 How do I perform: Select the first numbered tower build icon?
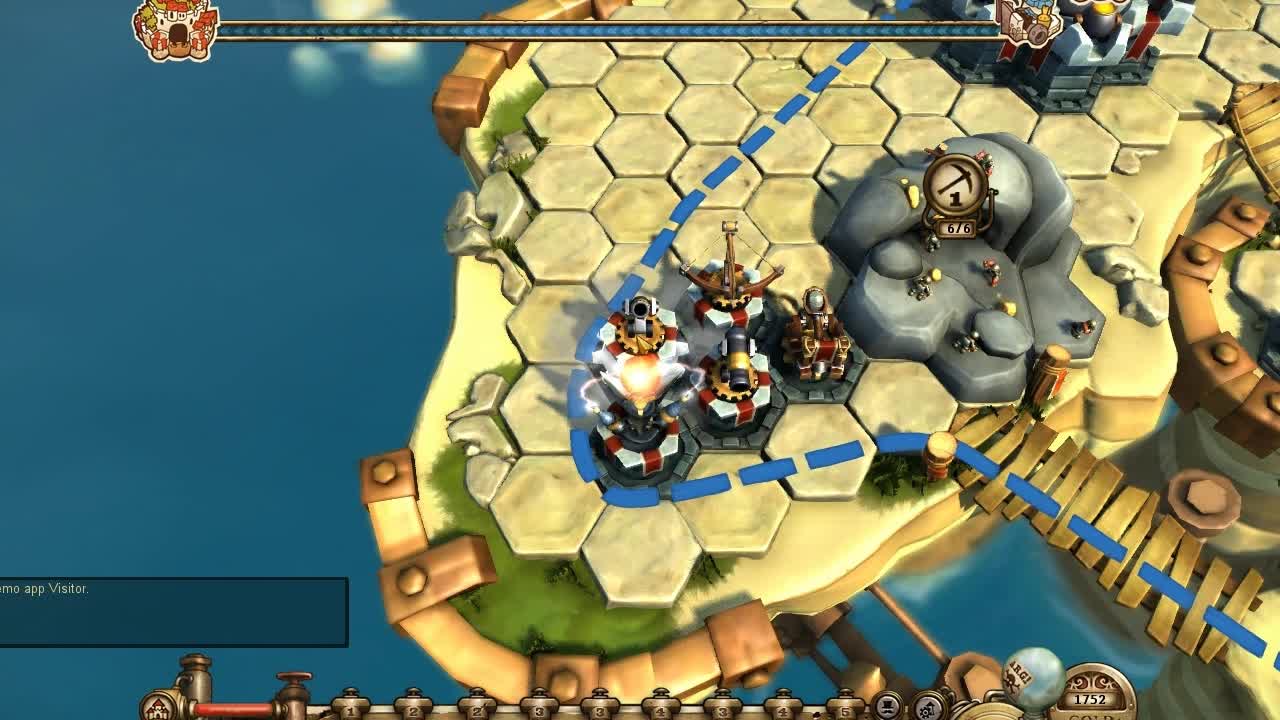point(349,710)
